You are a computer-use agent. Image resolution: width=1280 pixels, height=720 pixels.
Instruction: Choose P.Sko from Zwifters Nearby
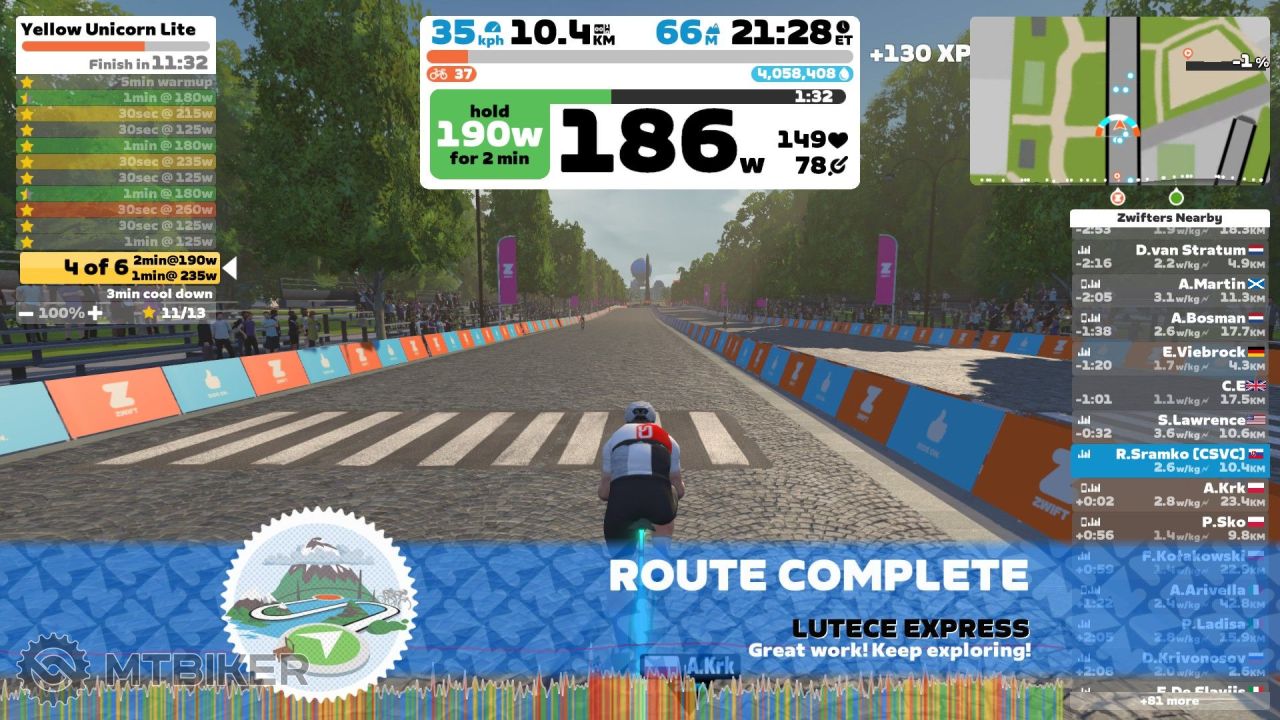coord(1169,529)
